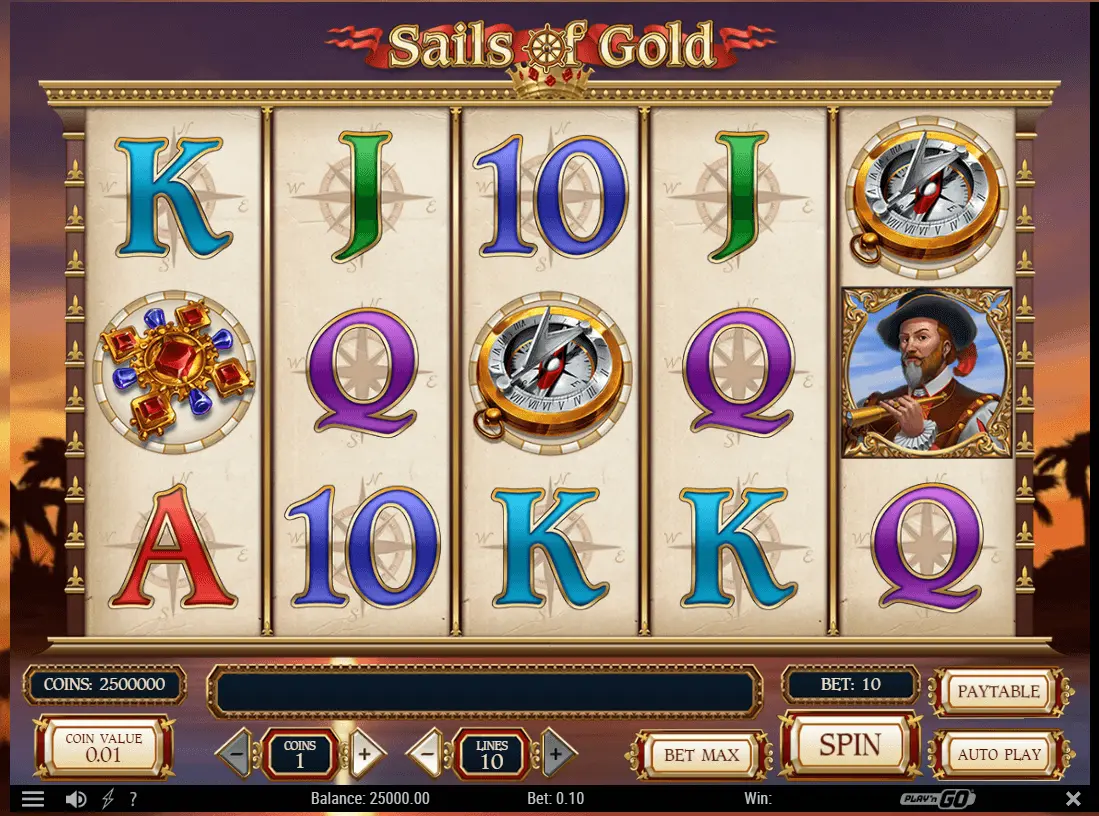The image size is (1099, 816).
Task: Open the hamburger menu
Action: click(x=33, y=799)
